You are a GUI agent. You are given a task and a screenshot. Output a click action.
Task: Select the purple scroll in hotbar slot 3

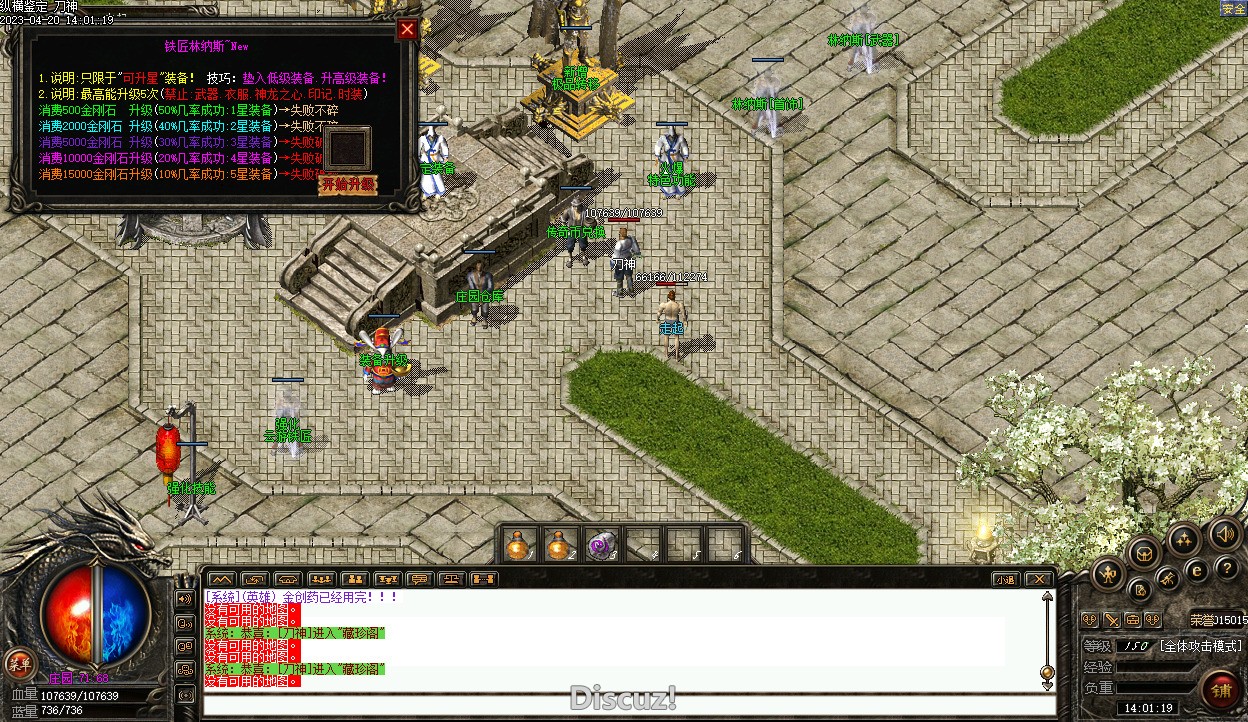click(600, 545)
